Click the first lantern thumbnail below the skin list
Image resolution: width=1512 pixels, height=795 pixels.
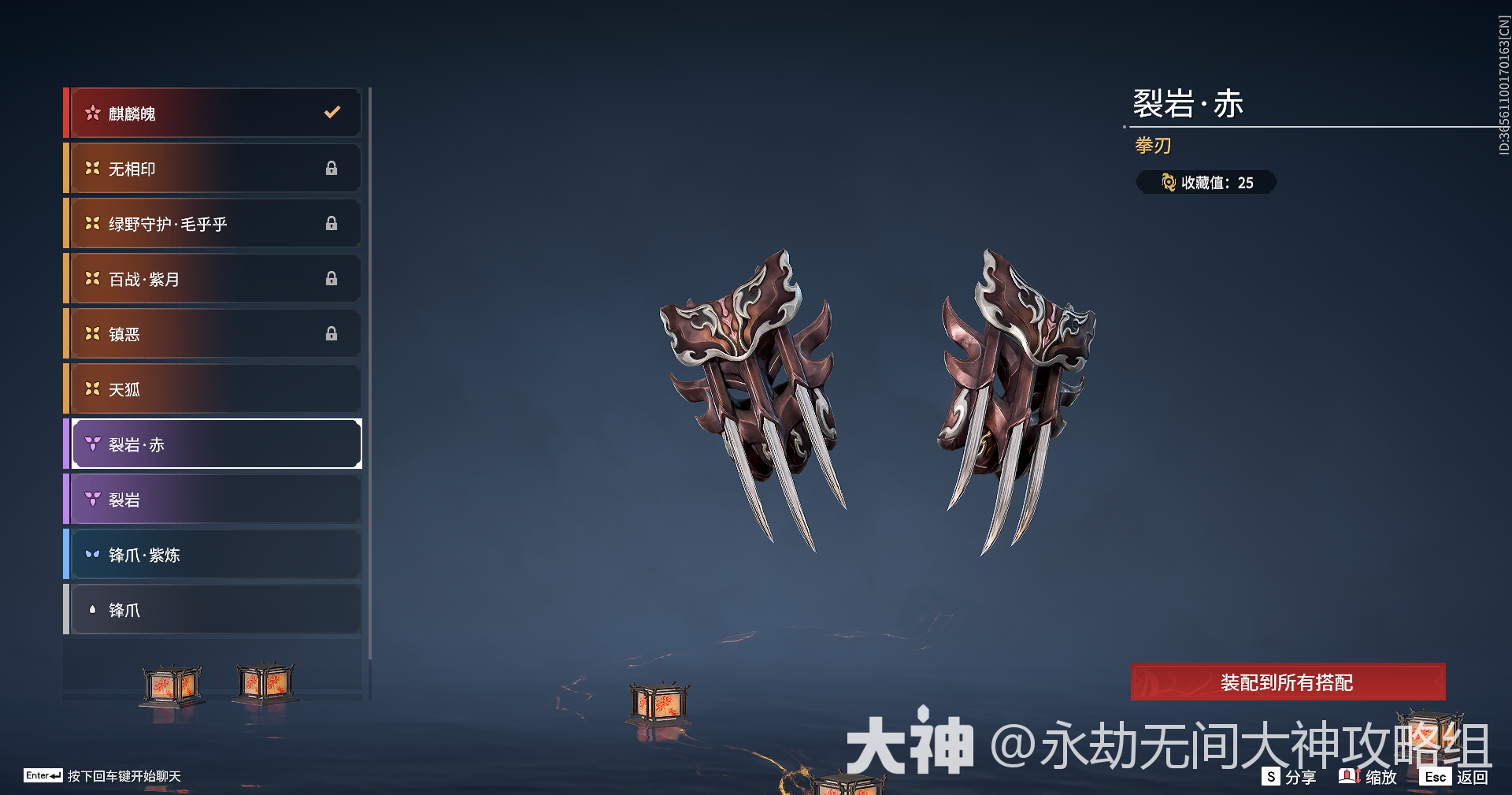[172, 684]
